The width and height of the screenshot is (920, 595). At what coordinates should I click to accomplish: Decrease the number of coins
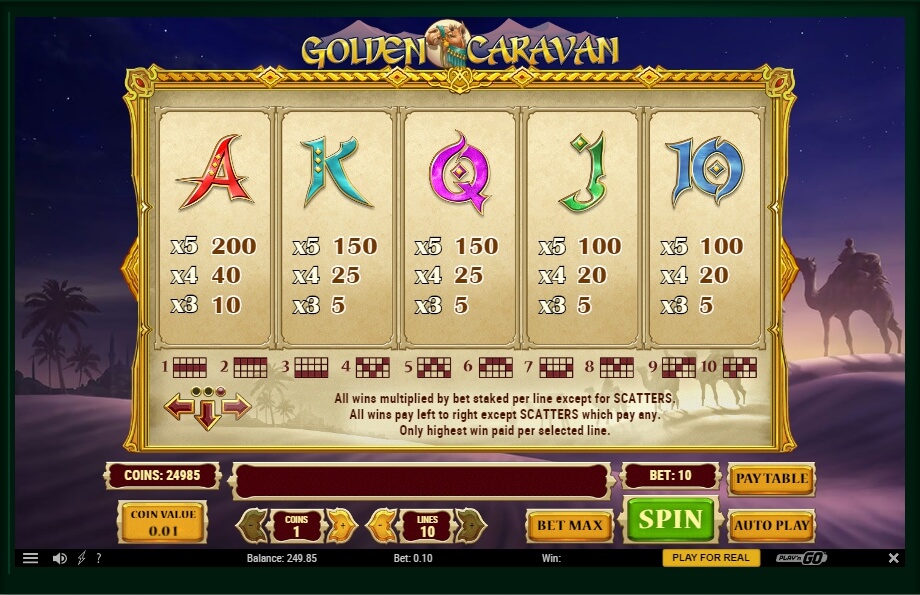[256, 525]
